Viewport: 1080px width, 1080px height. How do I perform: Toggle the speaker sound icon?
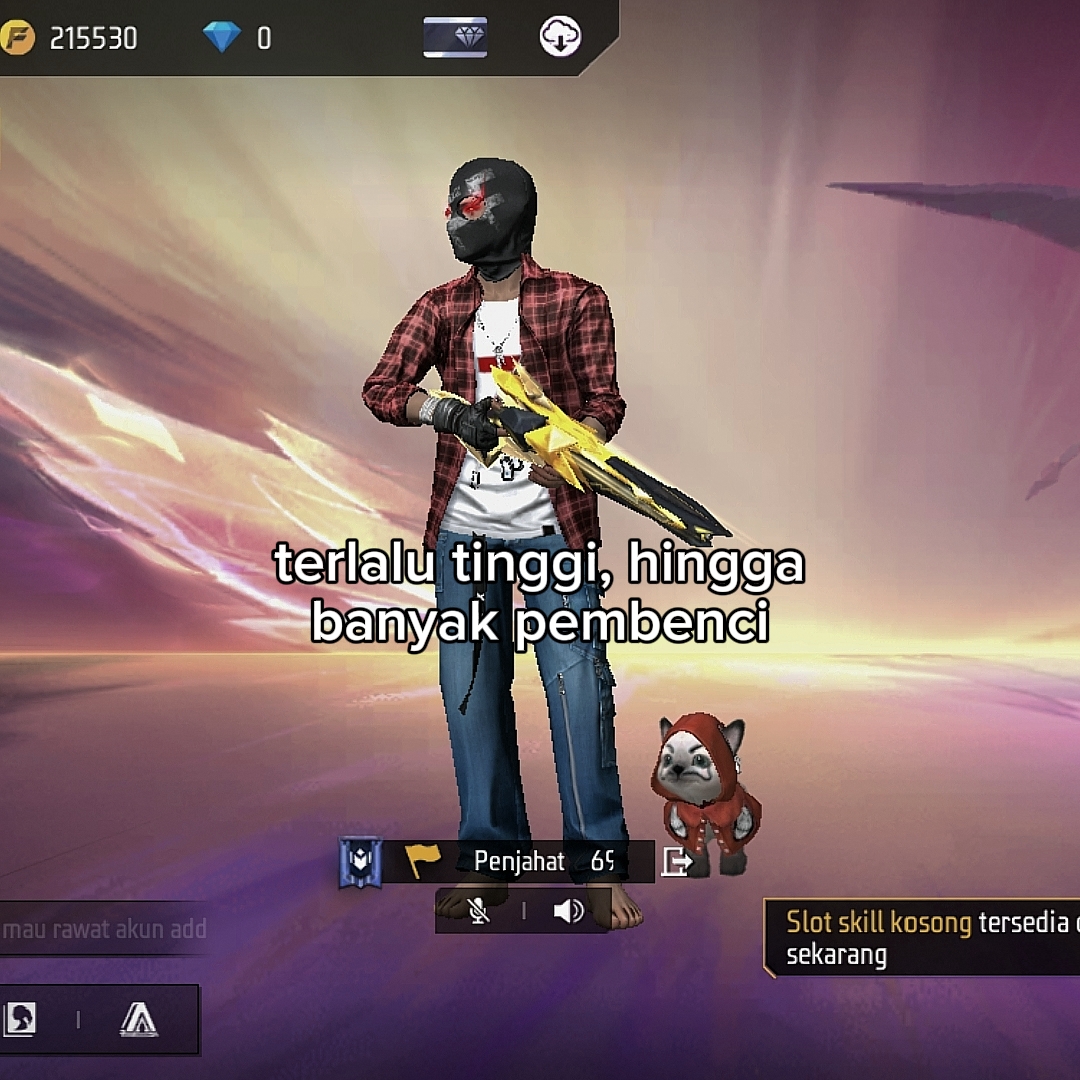pyautogui.click(x=568, y=911)
